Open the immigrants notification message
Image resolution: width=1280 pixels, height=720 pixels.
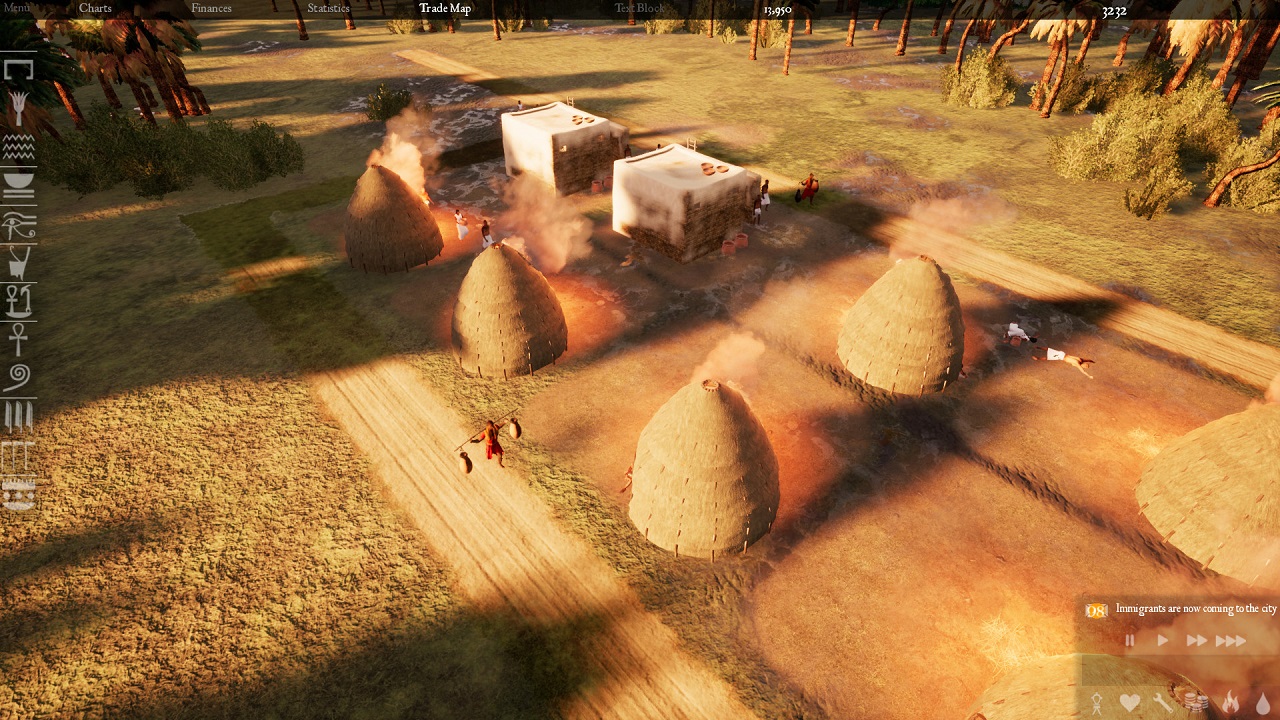1195,609
